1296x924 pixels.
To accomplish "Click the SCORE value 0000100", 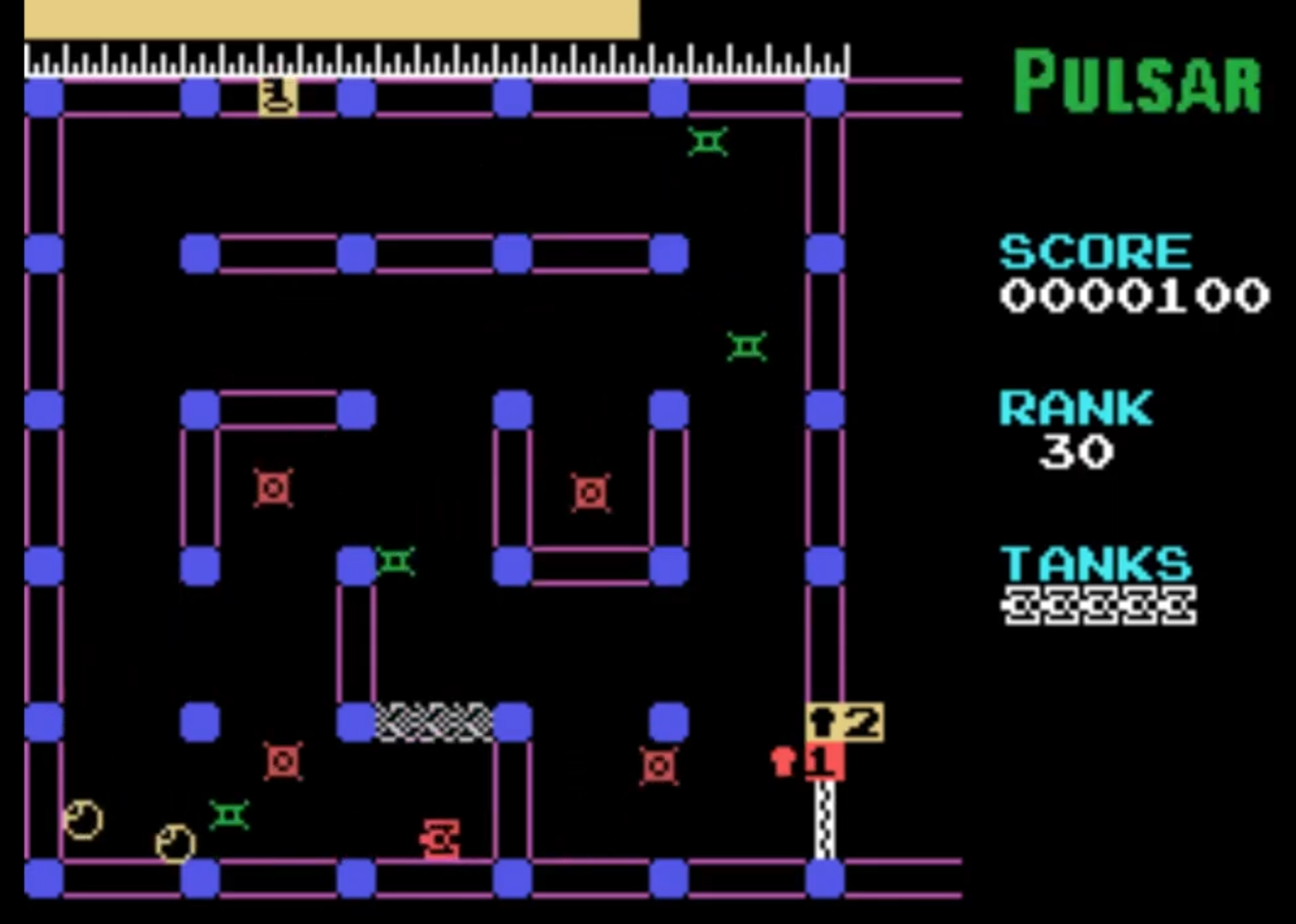I will 1133,297.
